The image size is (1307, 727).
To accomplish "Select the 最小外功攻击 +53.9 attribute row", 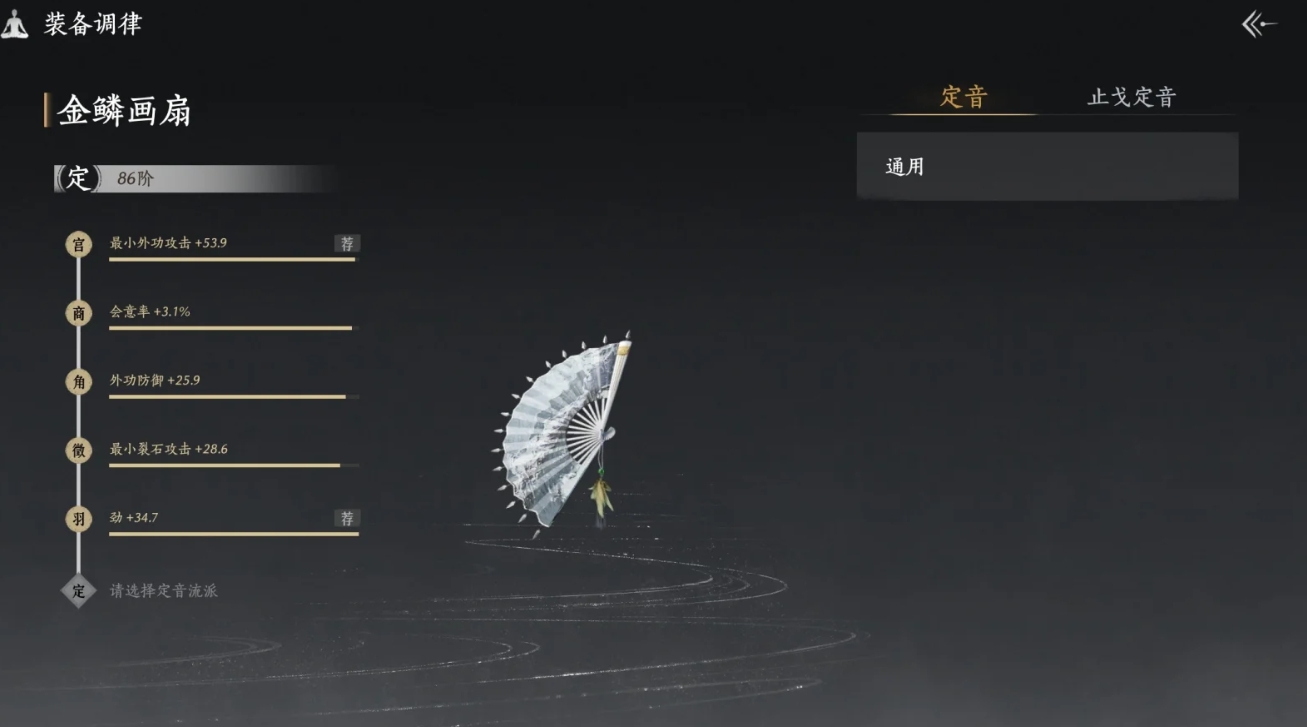I will 232,246.
